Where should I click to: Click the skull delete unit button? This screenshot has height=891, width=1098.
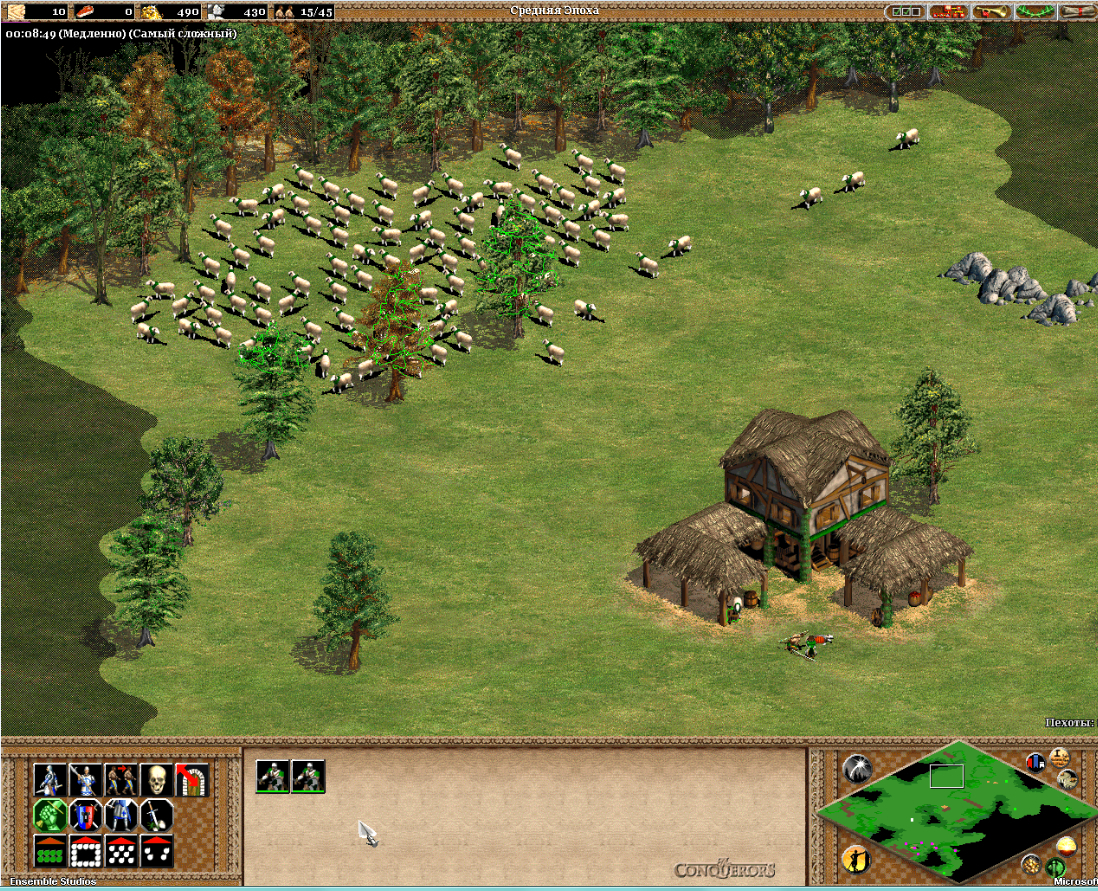(x=156, y=780)
